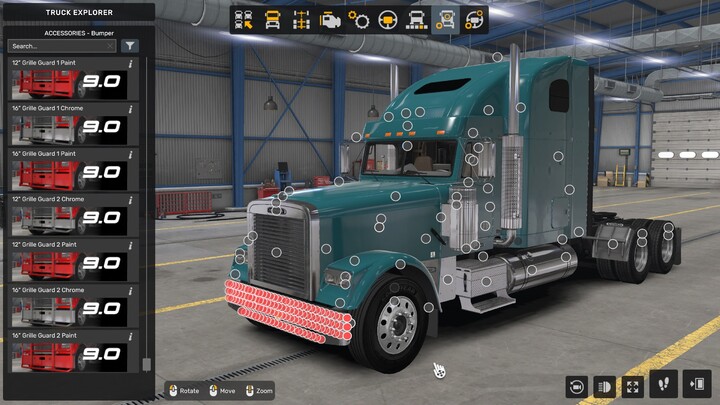Open the transmission gears category
This screenshot has width=720, height=405.
tap(359, 20)
